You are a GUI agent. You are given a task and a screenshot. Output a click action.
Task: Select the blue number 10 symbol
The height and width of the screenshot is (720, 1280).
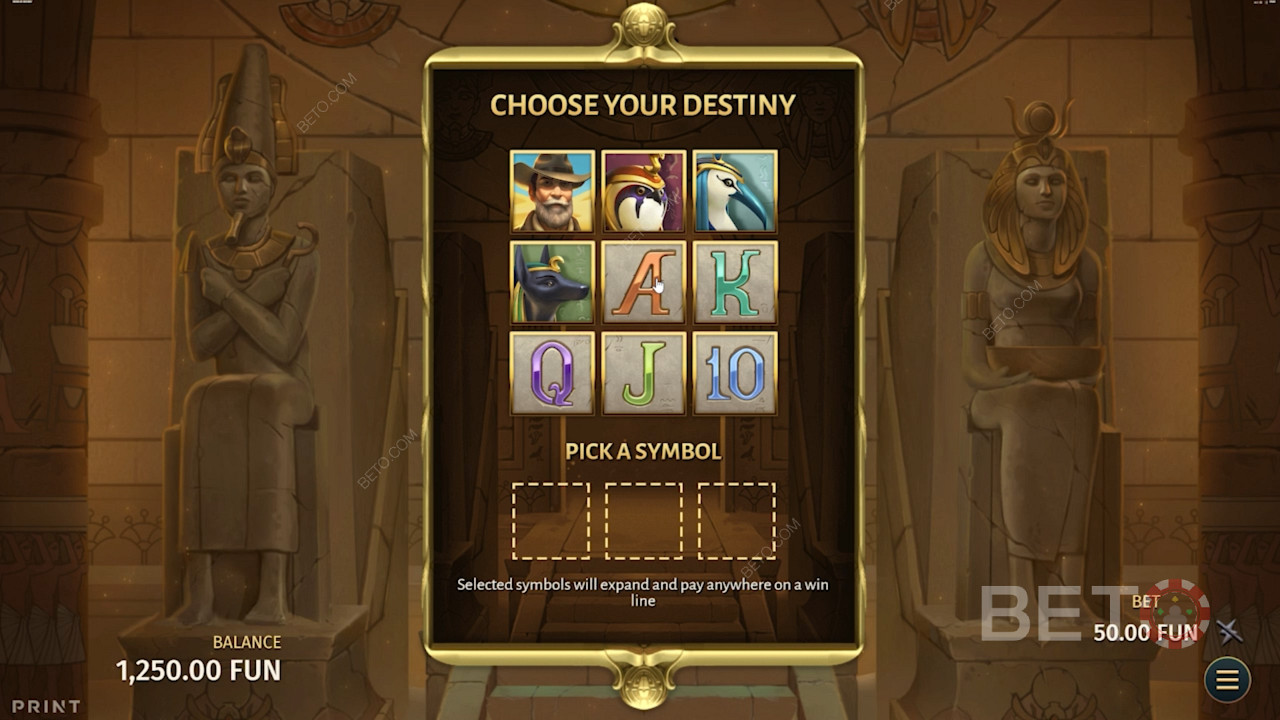tap(735, 373)
